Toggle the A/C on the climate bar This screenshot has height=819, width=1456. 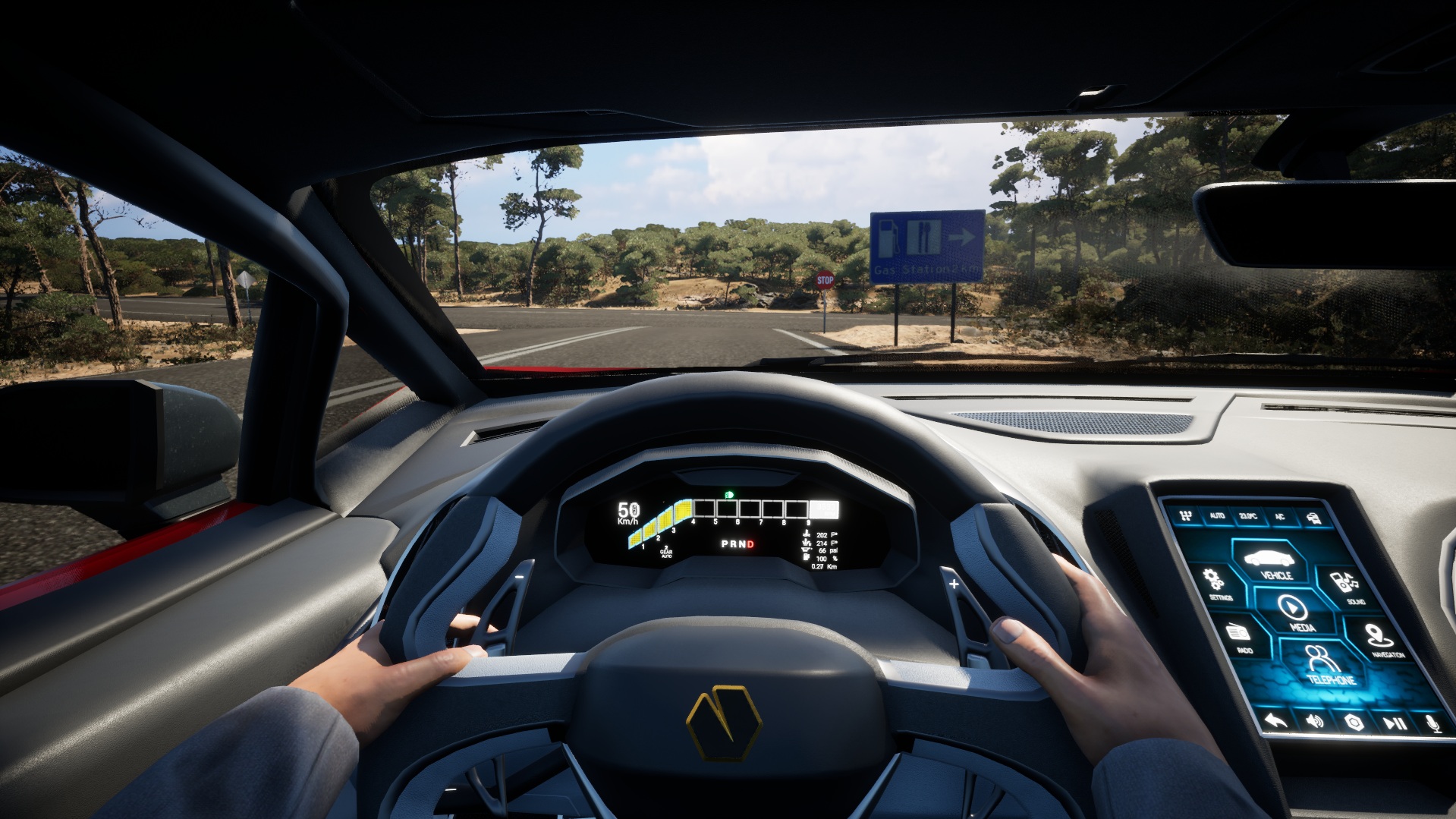1281,517
